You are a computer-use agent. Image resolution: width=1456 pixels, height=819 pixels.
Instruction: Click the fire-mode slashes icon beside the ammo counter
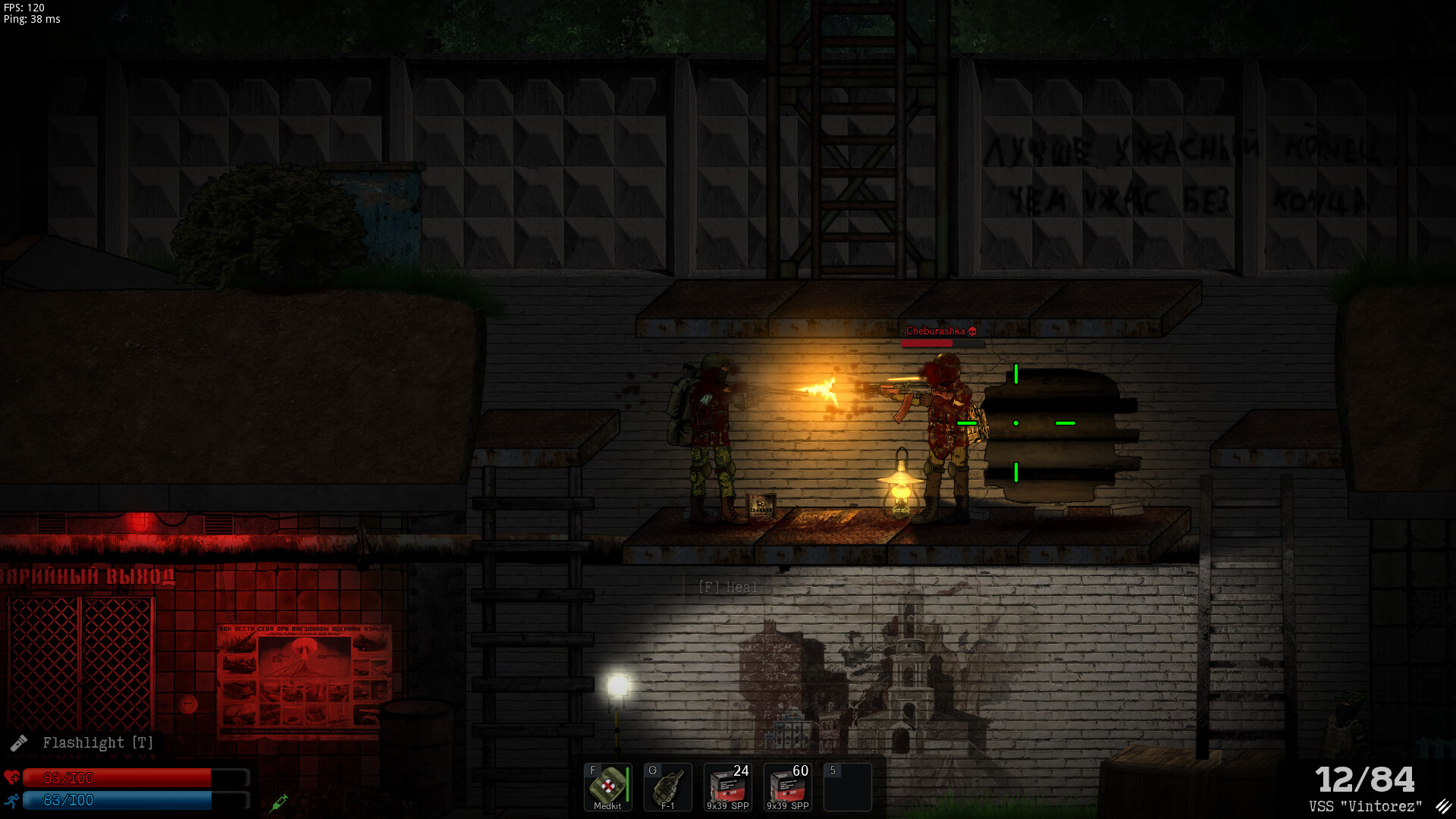click(1443, 806)
